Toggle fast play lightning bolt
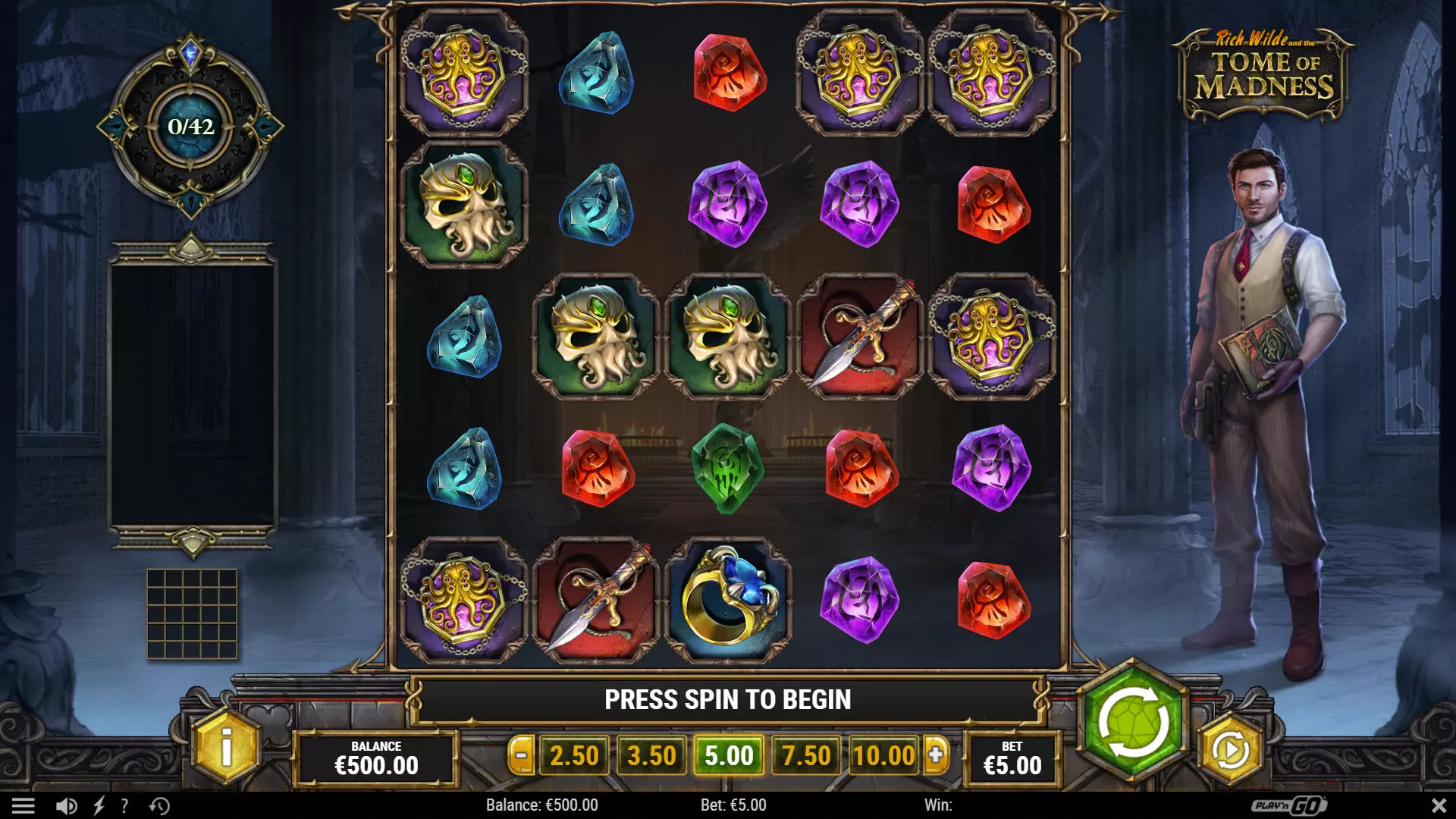 tap(99, 805)
